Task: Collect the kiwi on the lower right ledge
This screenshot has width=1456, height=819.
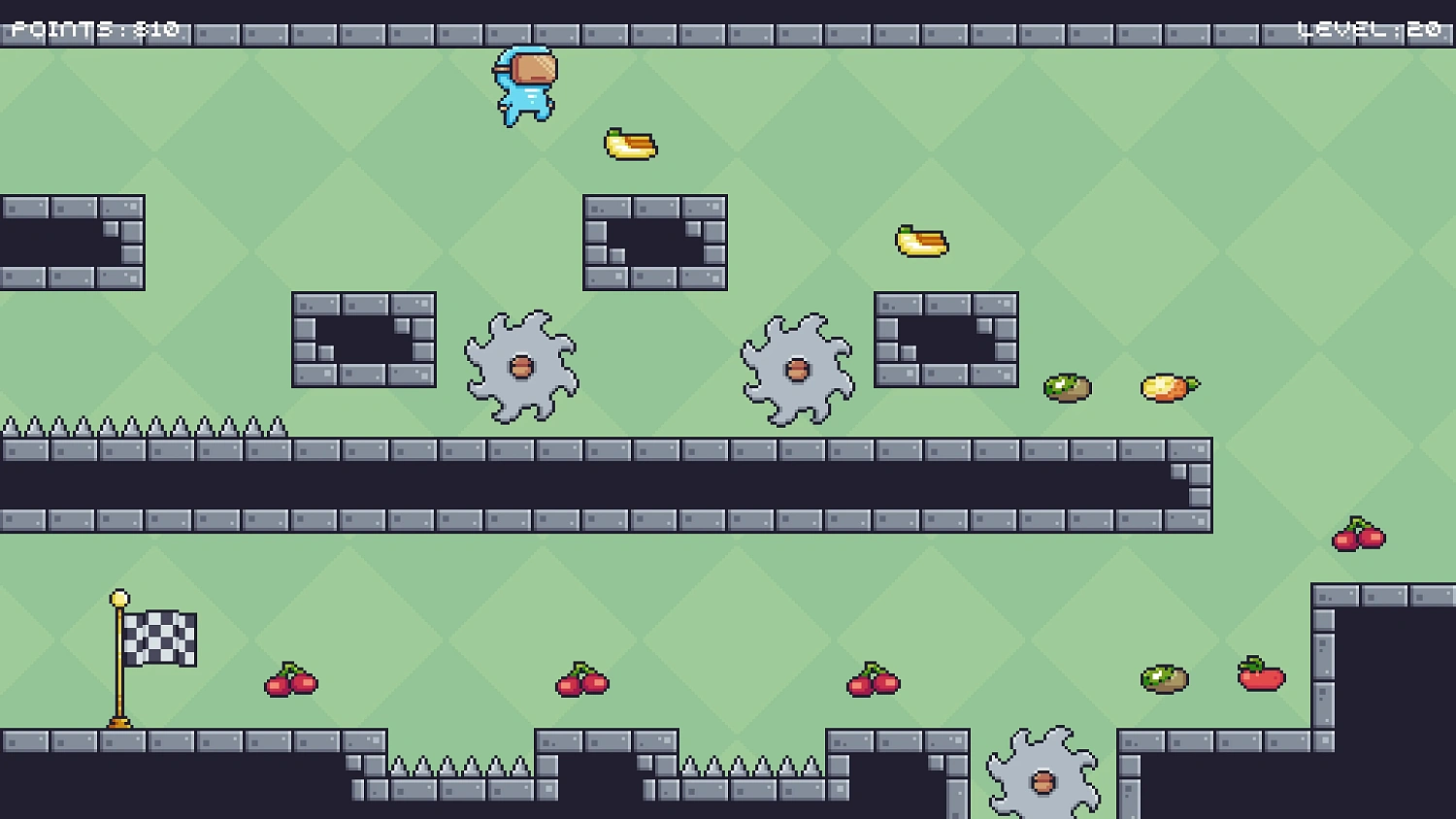Action: click(1162, 680)
